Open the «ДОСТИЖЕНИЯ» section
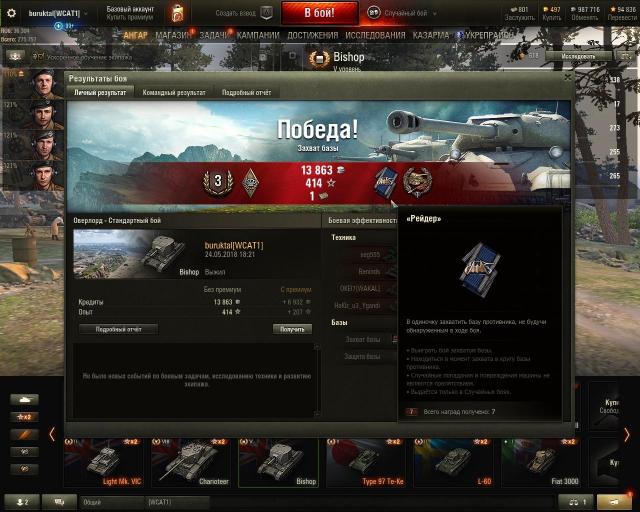Screen dimensions: 640x512 pyautogui.click(x=312, y=34)
